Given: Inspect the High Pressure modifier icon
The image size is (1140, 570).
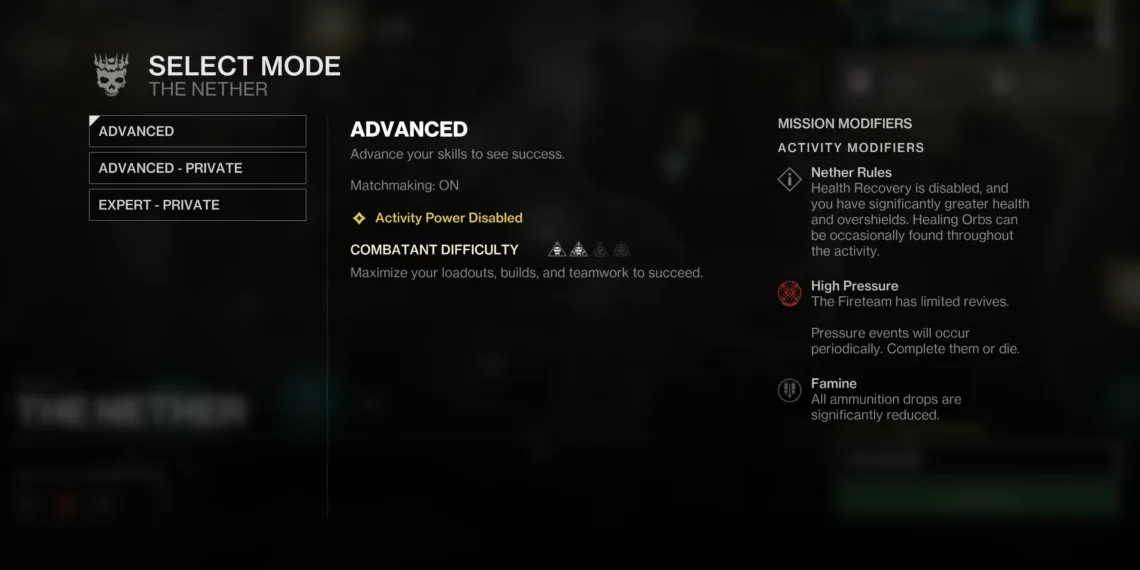Looking at the screenshot, I should [790, 294].
